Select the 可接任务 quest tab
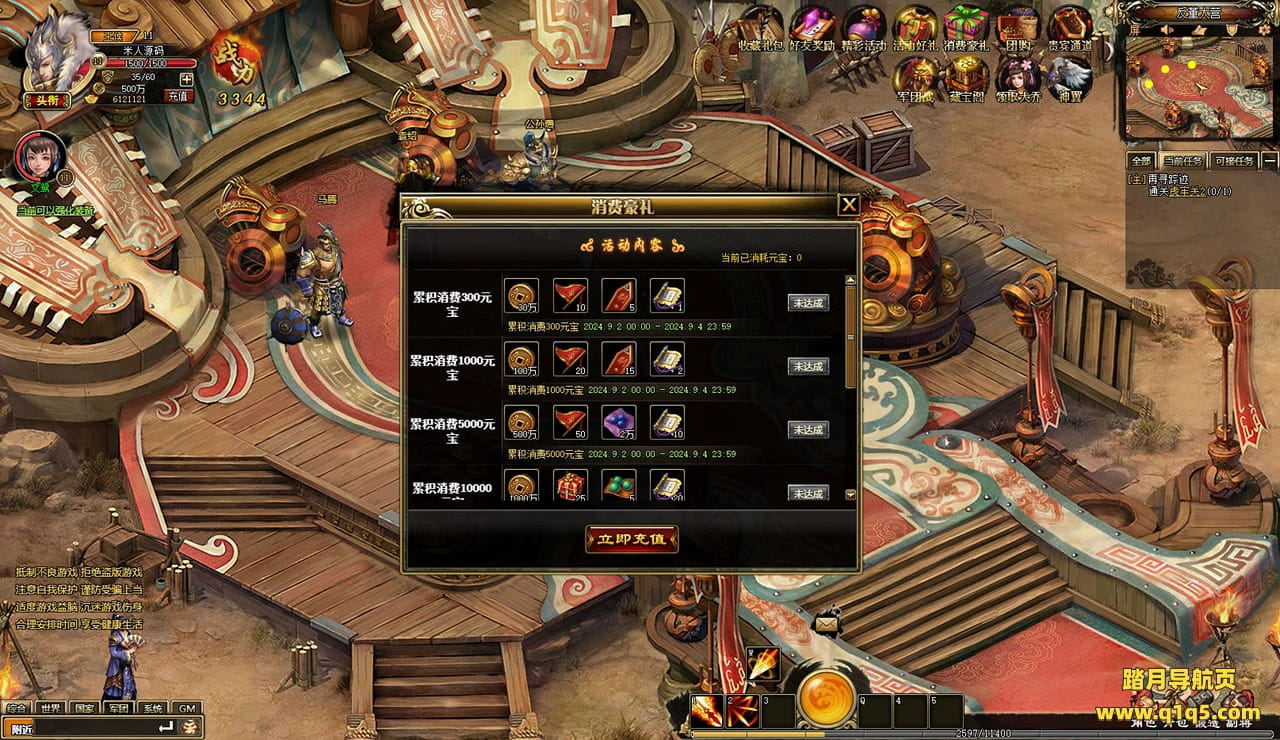Screen dimensions: 1280x740 click(x=1232, y=161)
